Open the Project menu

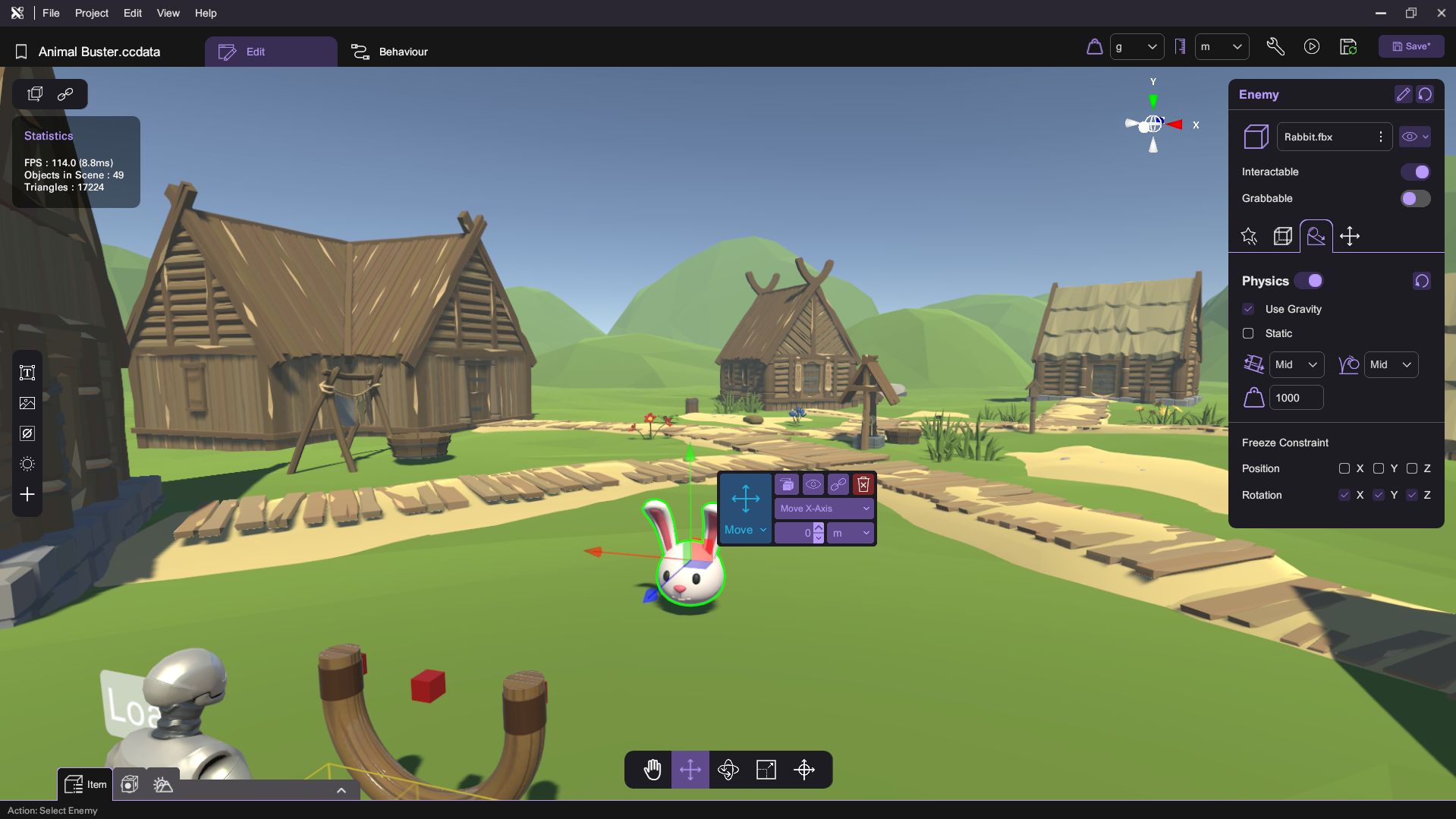point(91,13)
